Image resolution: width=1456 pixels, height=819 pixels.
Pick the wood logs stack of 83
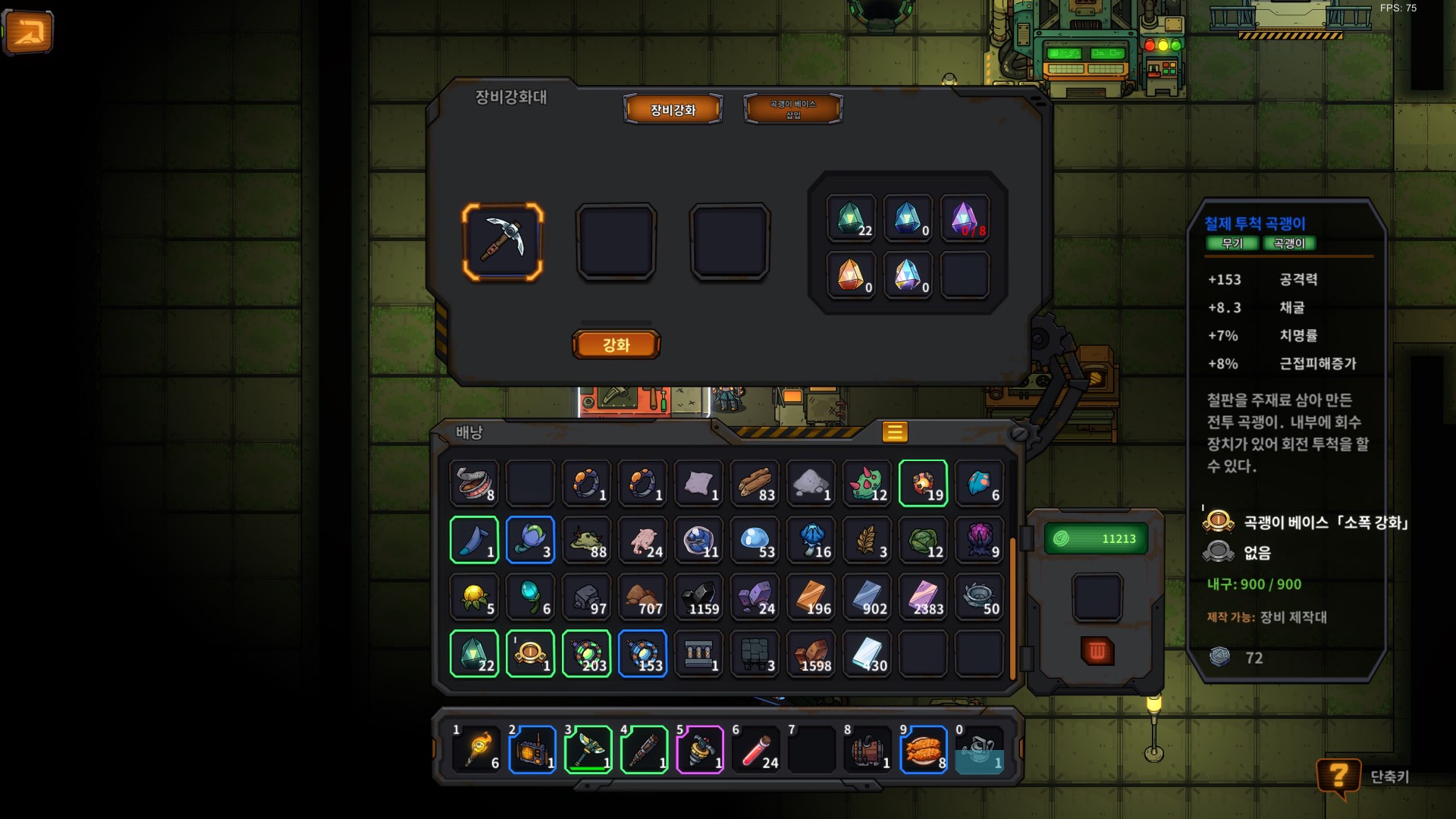(x=755, y=483)
